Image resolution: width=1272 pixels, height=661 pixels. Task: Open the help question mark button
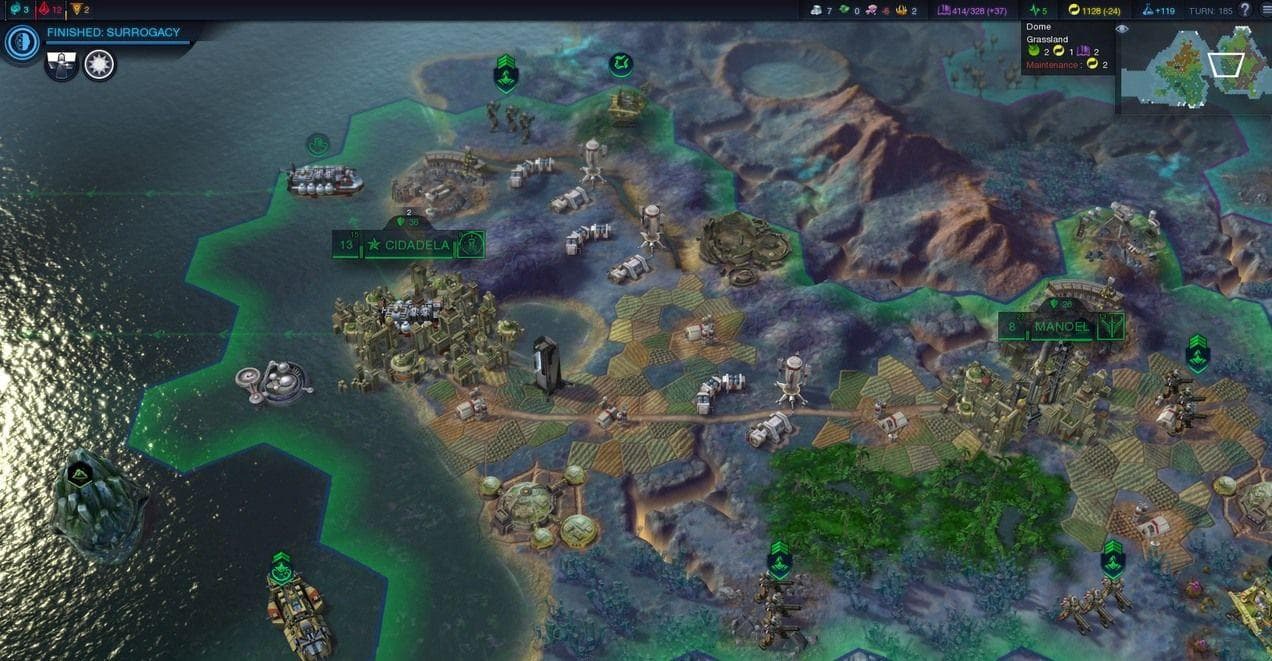(x=1245, y=9)
